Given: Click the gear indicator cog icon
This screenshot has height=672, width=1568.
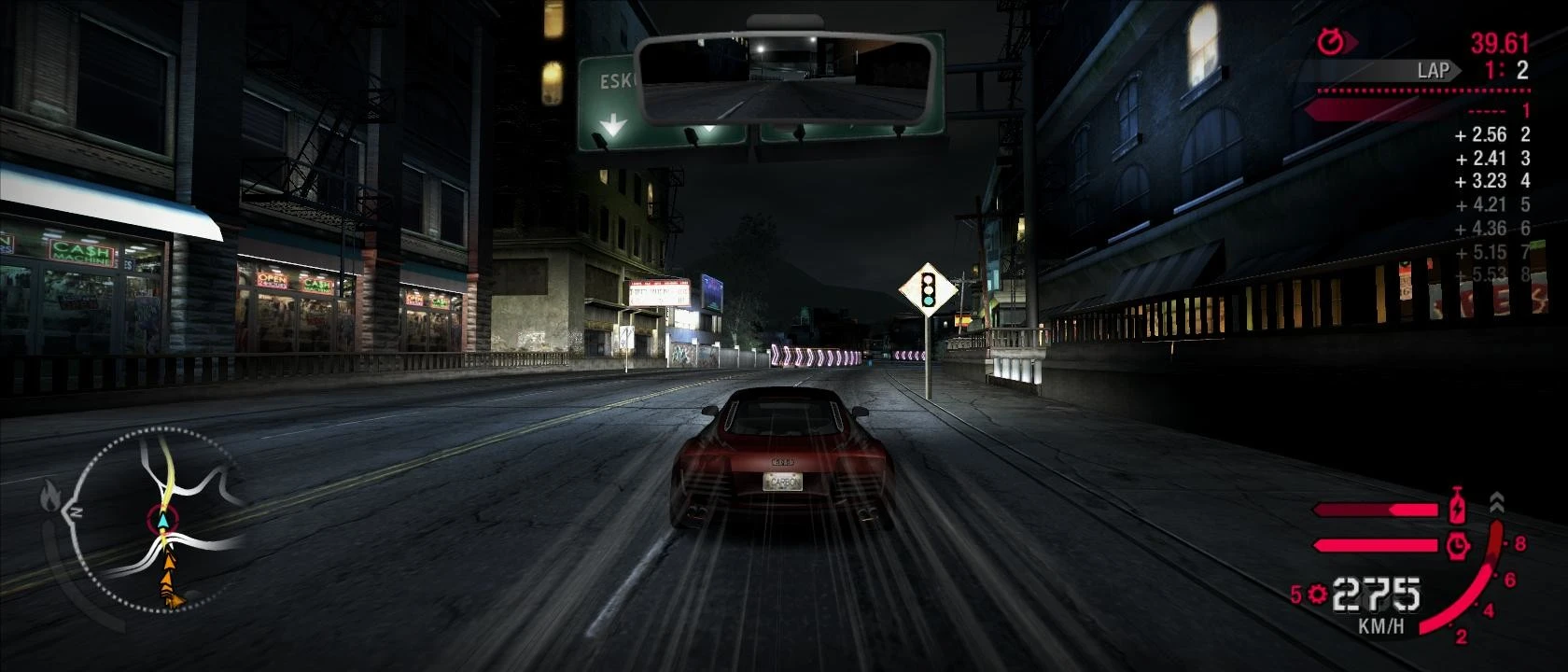Looking at the screenshot, I should (x=1315, y=595).
